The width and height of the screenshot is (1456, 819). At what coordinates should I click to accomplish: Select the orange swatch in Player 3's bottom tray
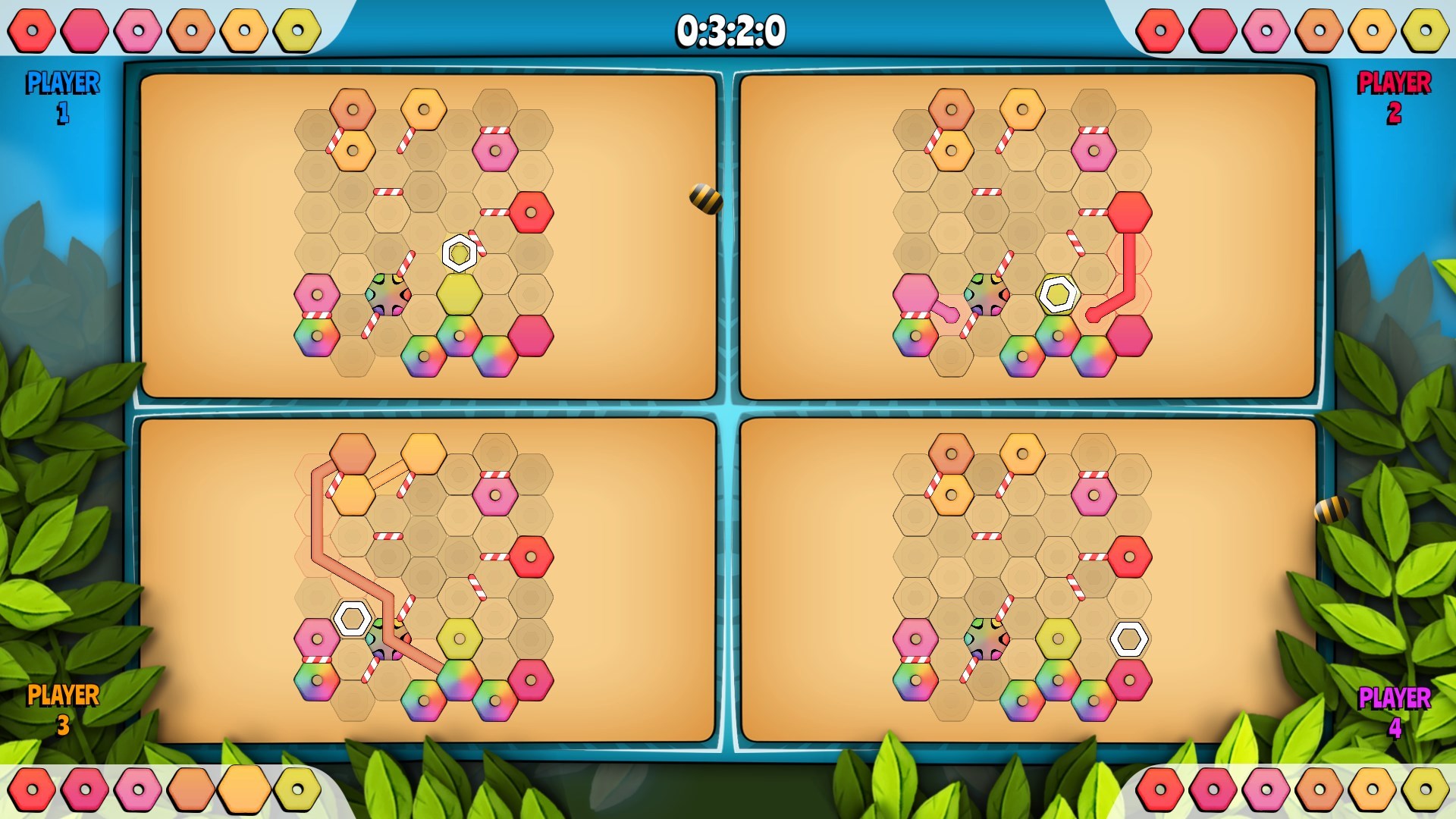point(192,789)
